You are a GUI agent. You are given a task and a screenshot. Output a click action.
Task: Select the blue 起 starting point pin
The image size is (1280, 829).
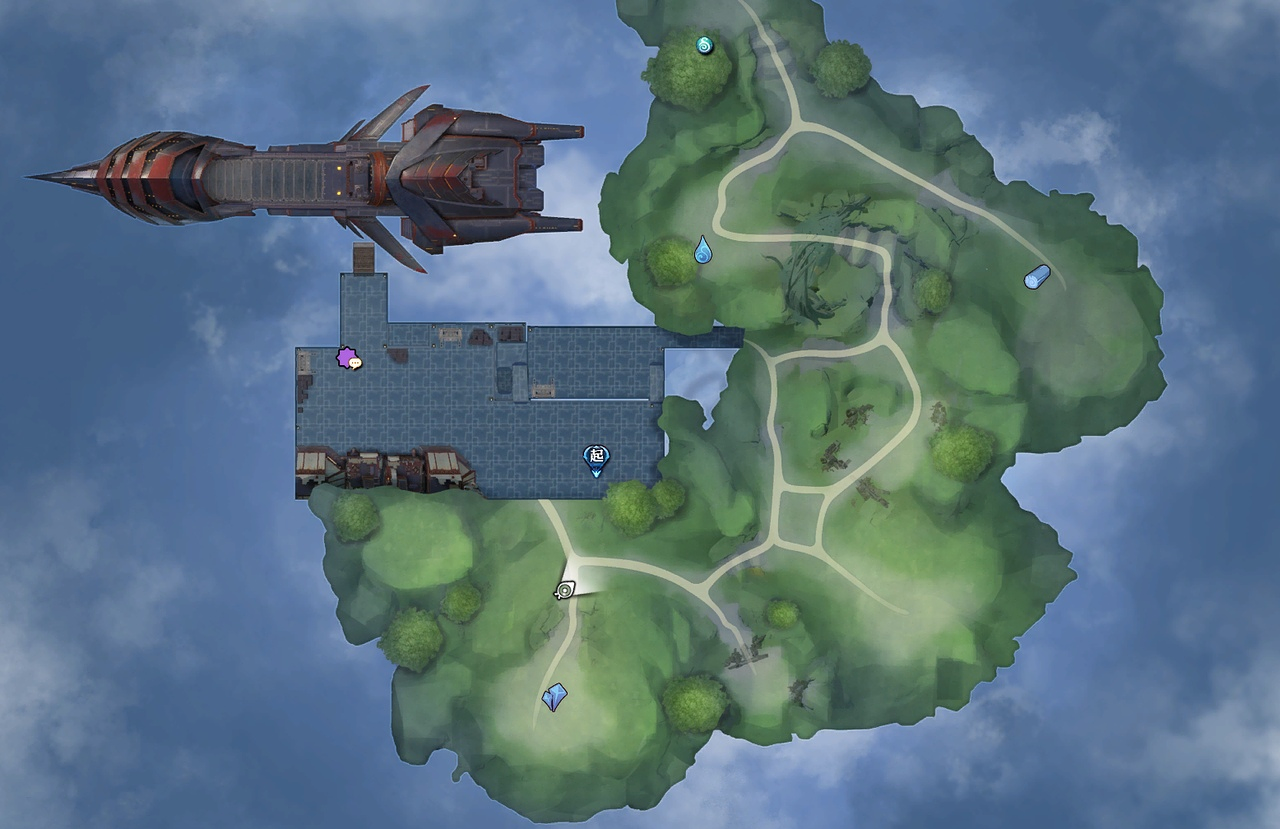point(596,458)
